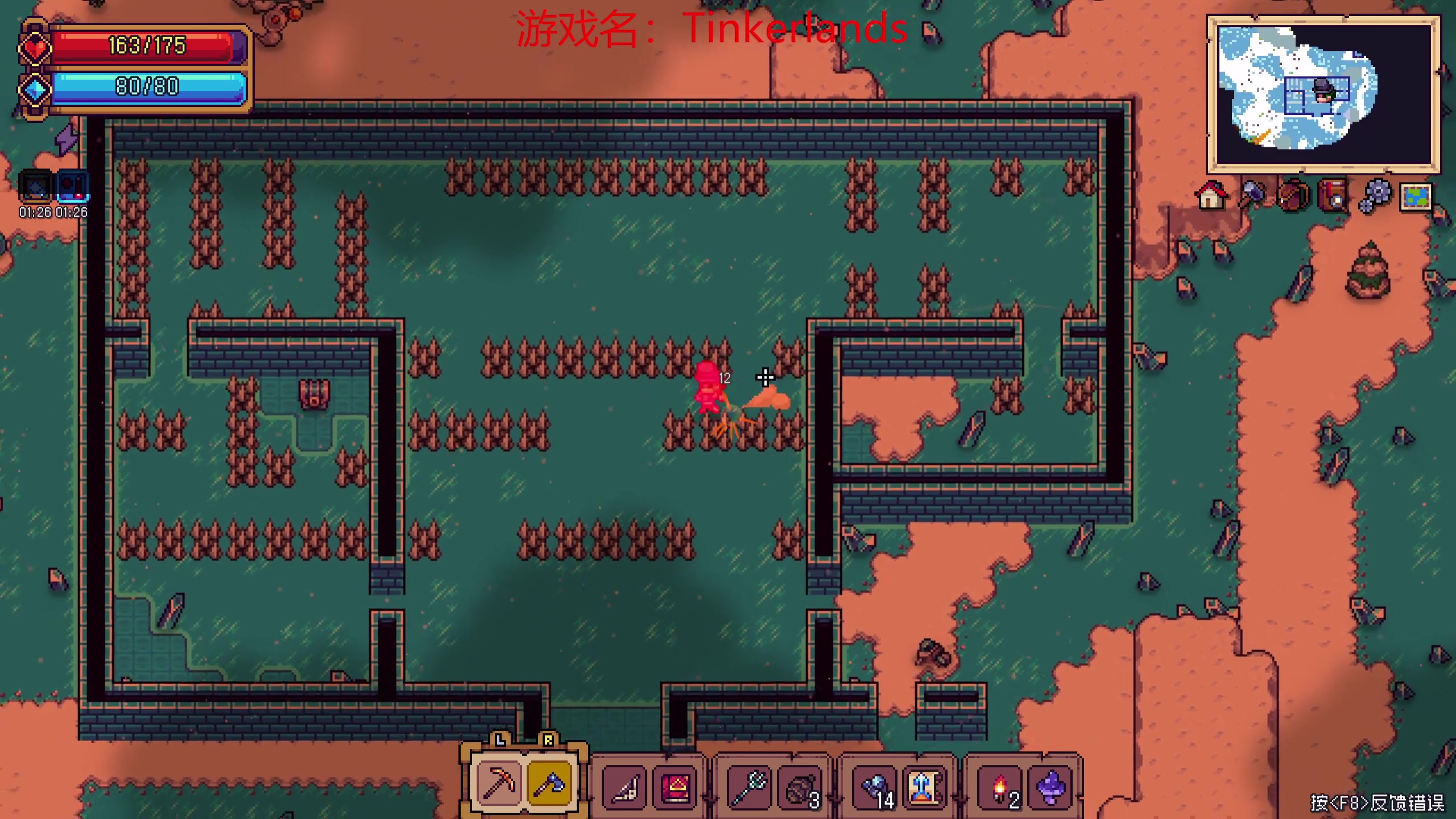
Task: Select the bomb stack of three
Action: pyautogui.click(x=800, y=788)
